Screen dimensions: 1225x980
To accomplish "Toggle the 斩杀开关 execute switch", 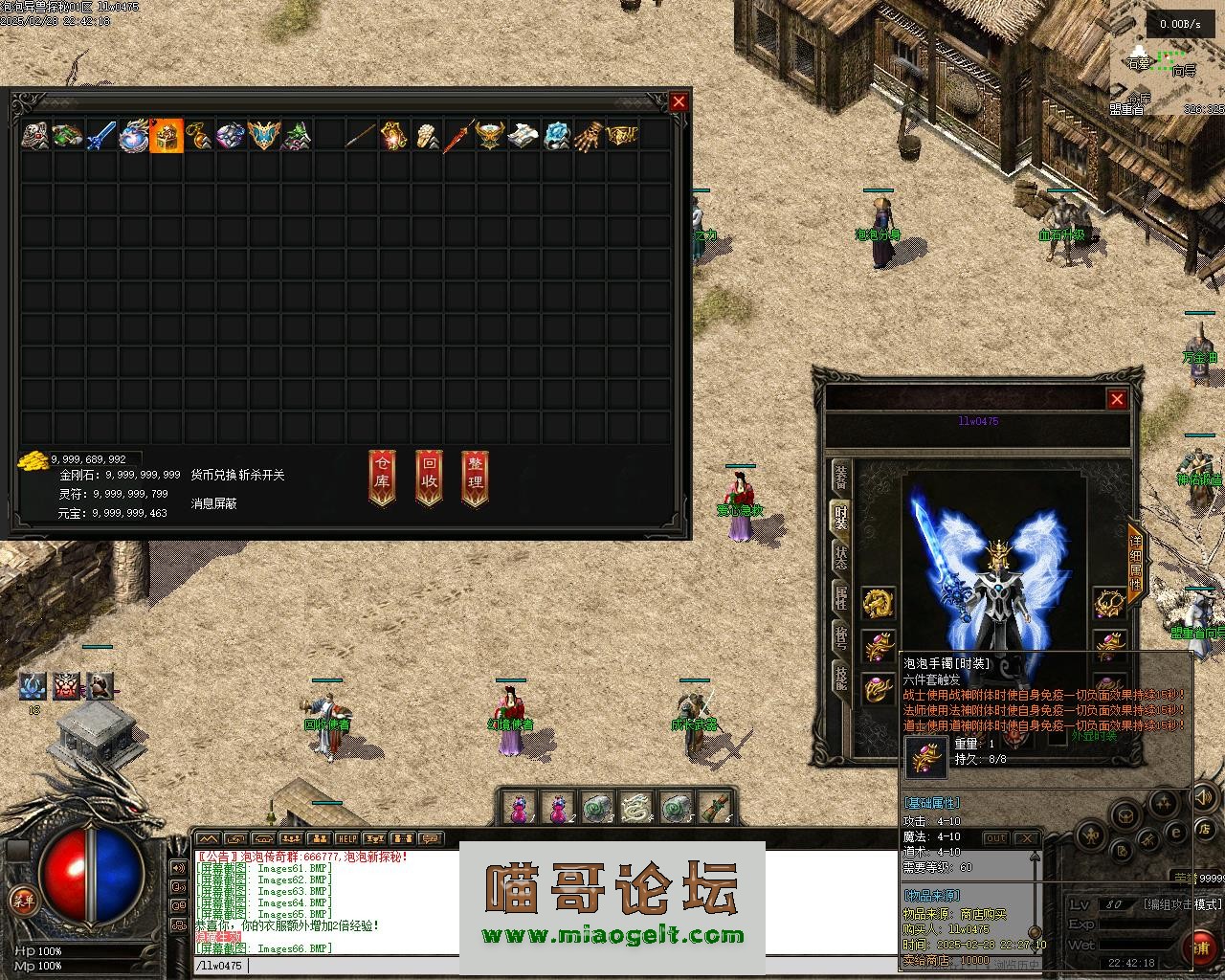I will pos(261,475).
